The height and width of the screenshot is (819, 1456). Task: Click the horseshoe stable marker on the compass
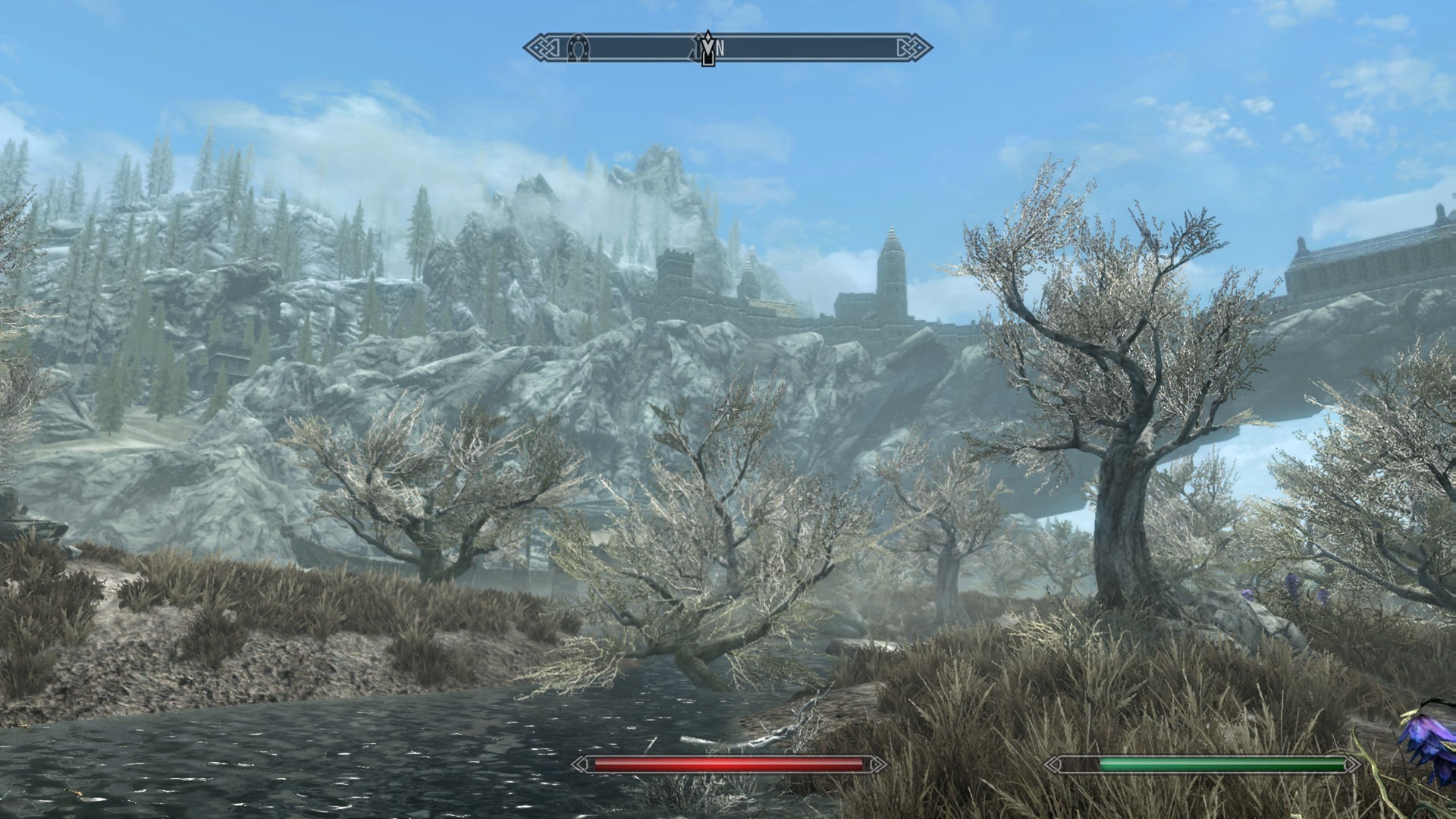[x=578, y=49]
